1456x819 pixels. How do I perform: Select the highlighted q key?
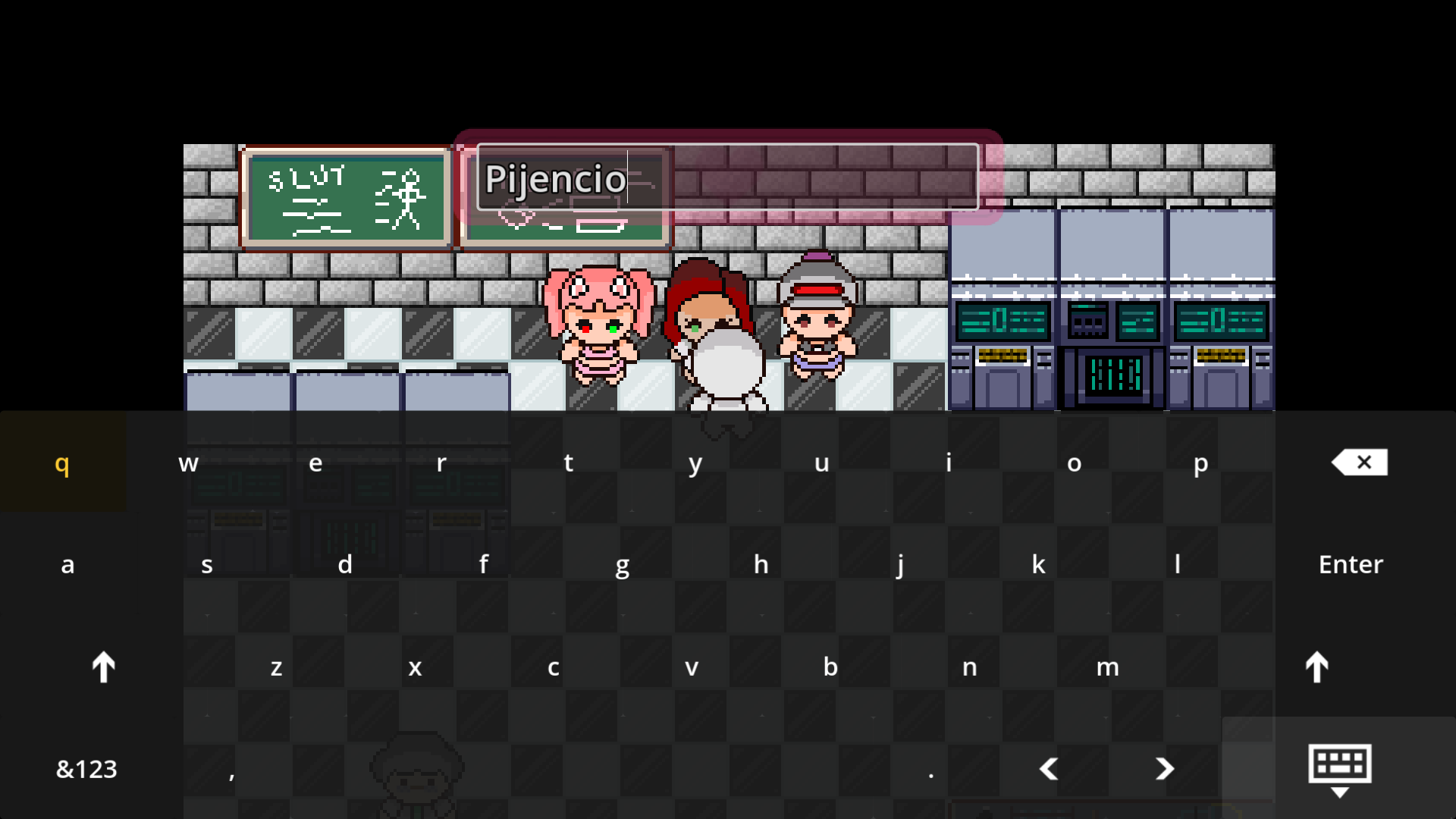coord(63,463)
